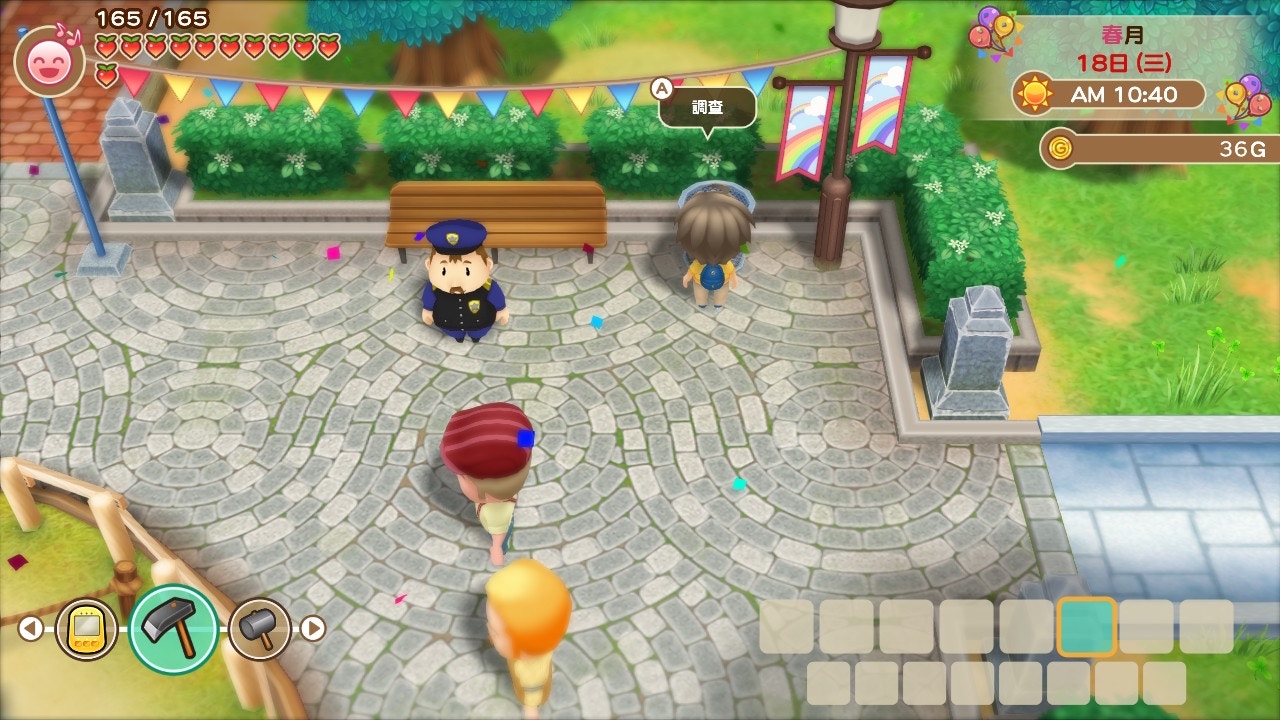Select the highlighted teal inventory slot

tap(1086, 627)
